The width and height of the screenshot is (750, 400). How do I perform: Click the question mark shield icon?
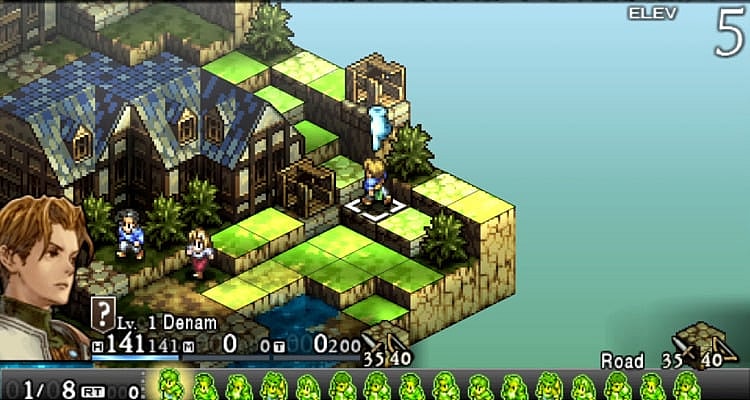point(102,312)
